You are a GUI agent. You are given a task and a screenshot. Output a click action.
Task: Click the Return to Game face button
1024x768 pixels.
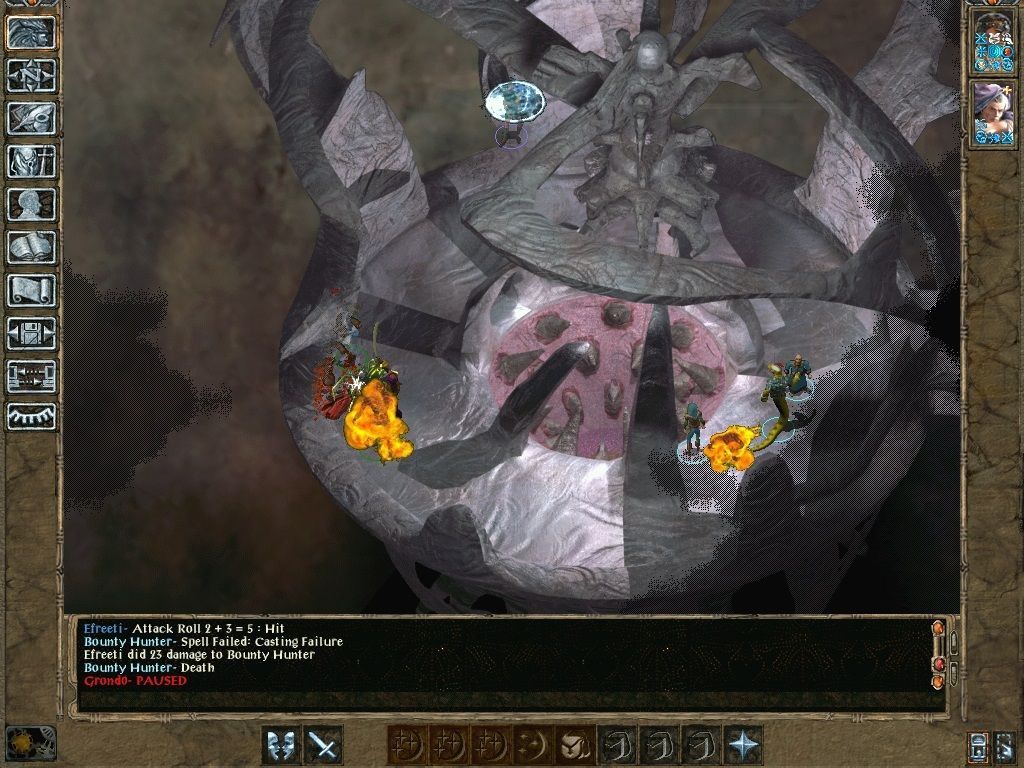point(32,32)
